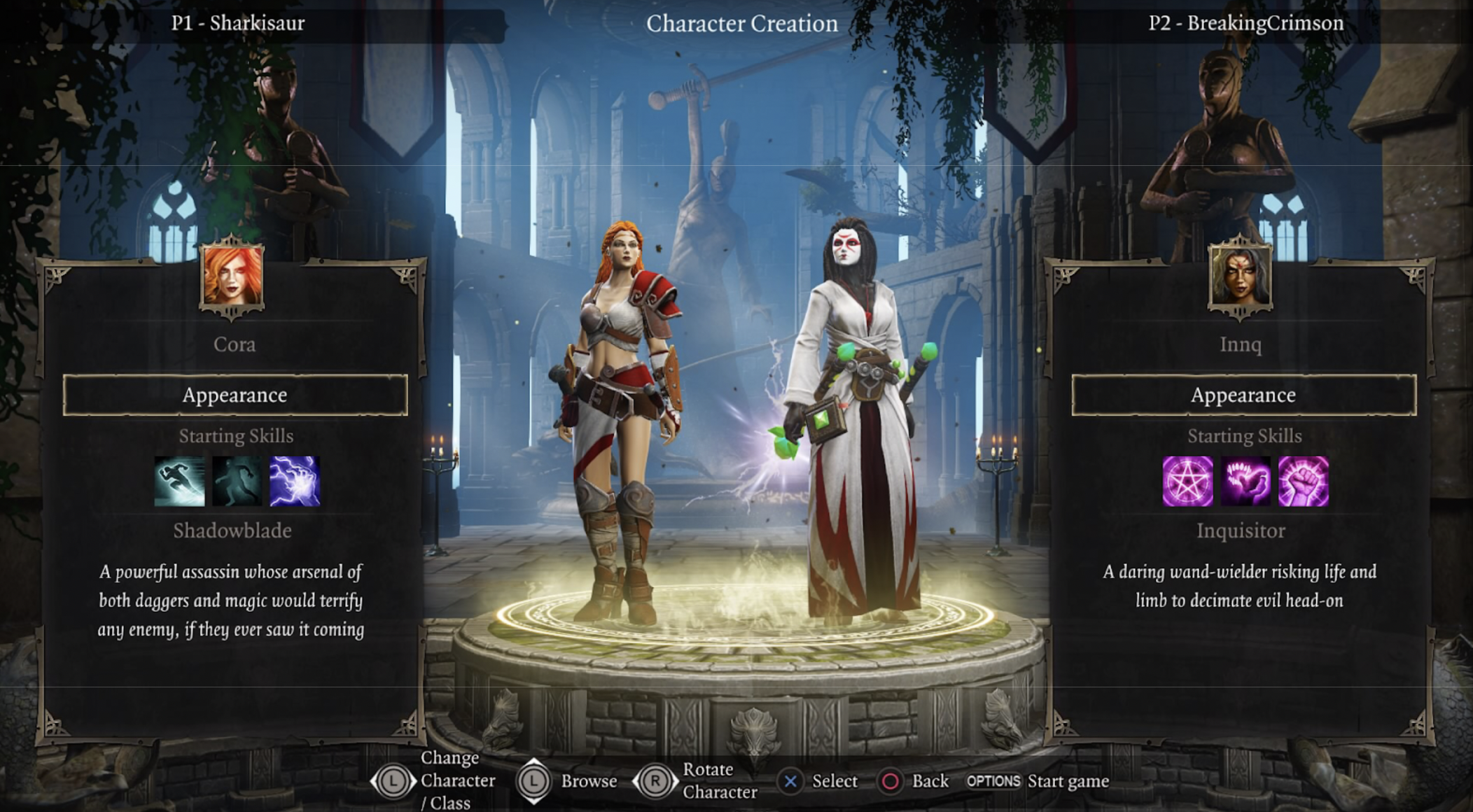Viewport: 1473px width, 812px height.
Task: Choose the purple clawed hand skill
Action: pyautogui.click(x=1245, y=482)
